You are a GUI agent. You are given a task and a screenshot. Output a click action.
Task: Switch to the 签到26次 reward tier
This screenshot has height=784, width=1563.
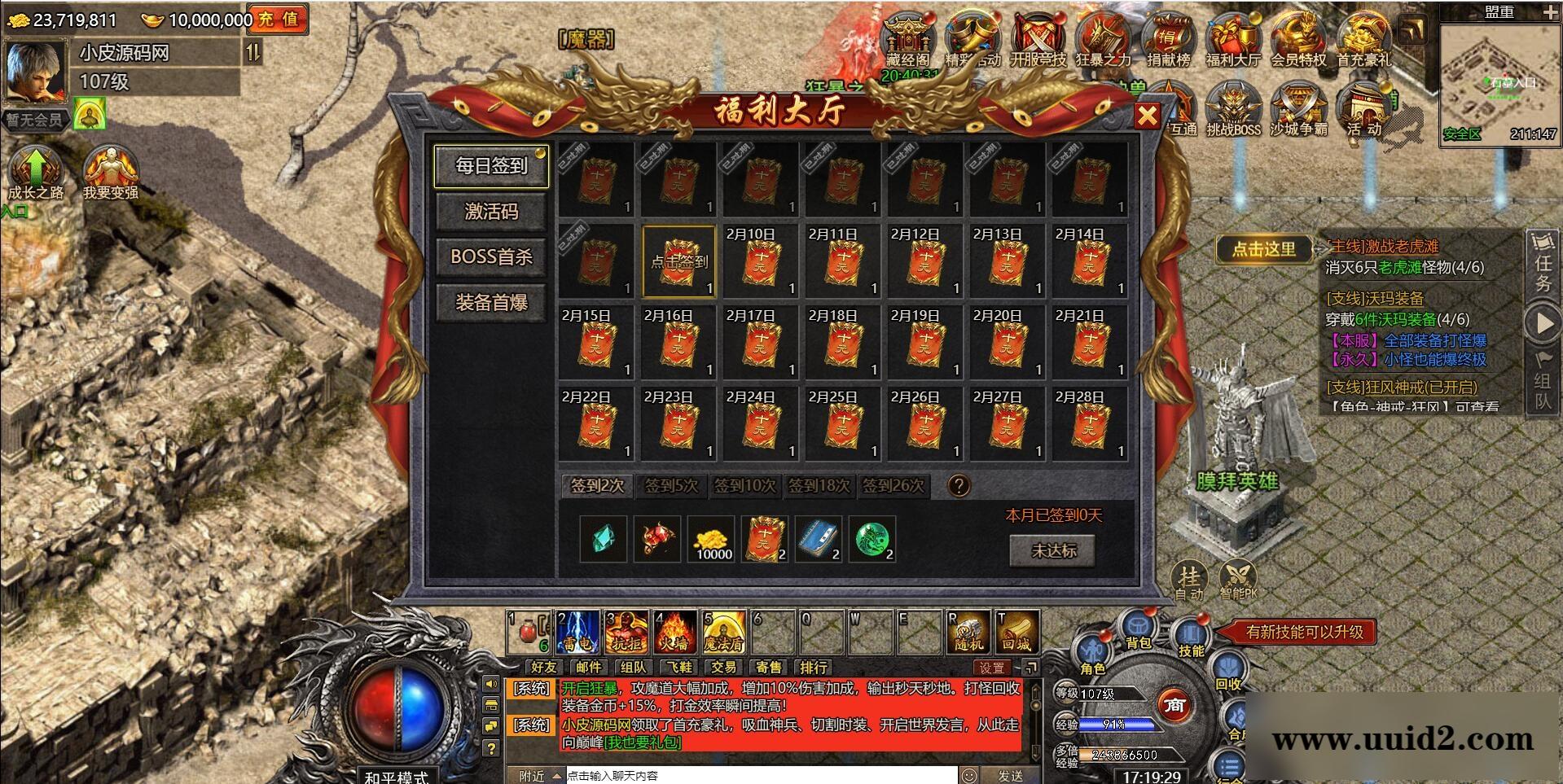(x=893, y=486)
